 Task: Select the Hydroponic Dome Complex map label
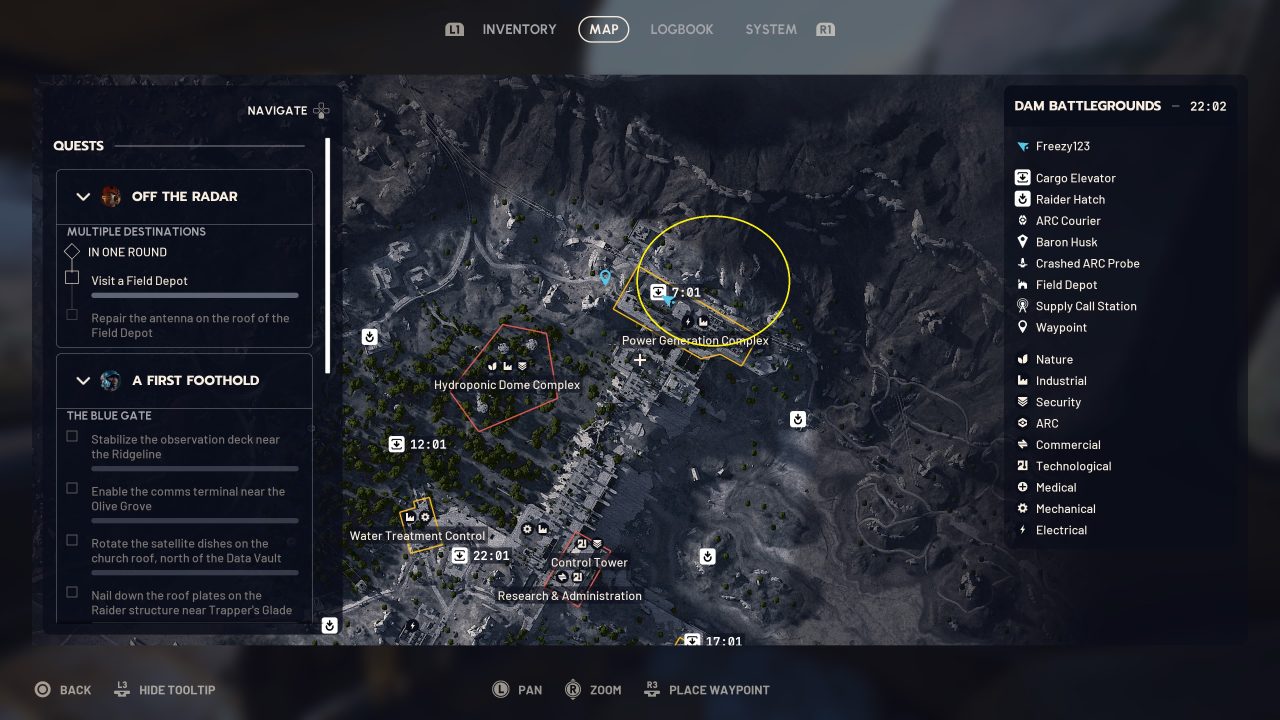click(507, 385)
